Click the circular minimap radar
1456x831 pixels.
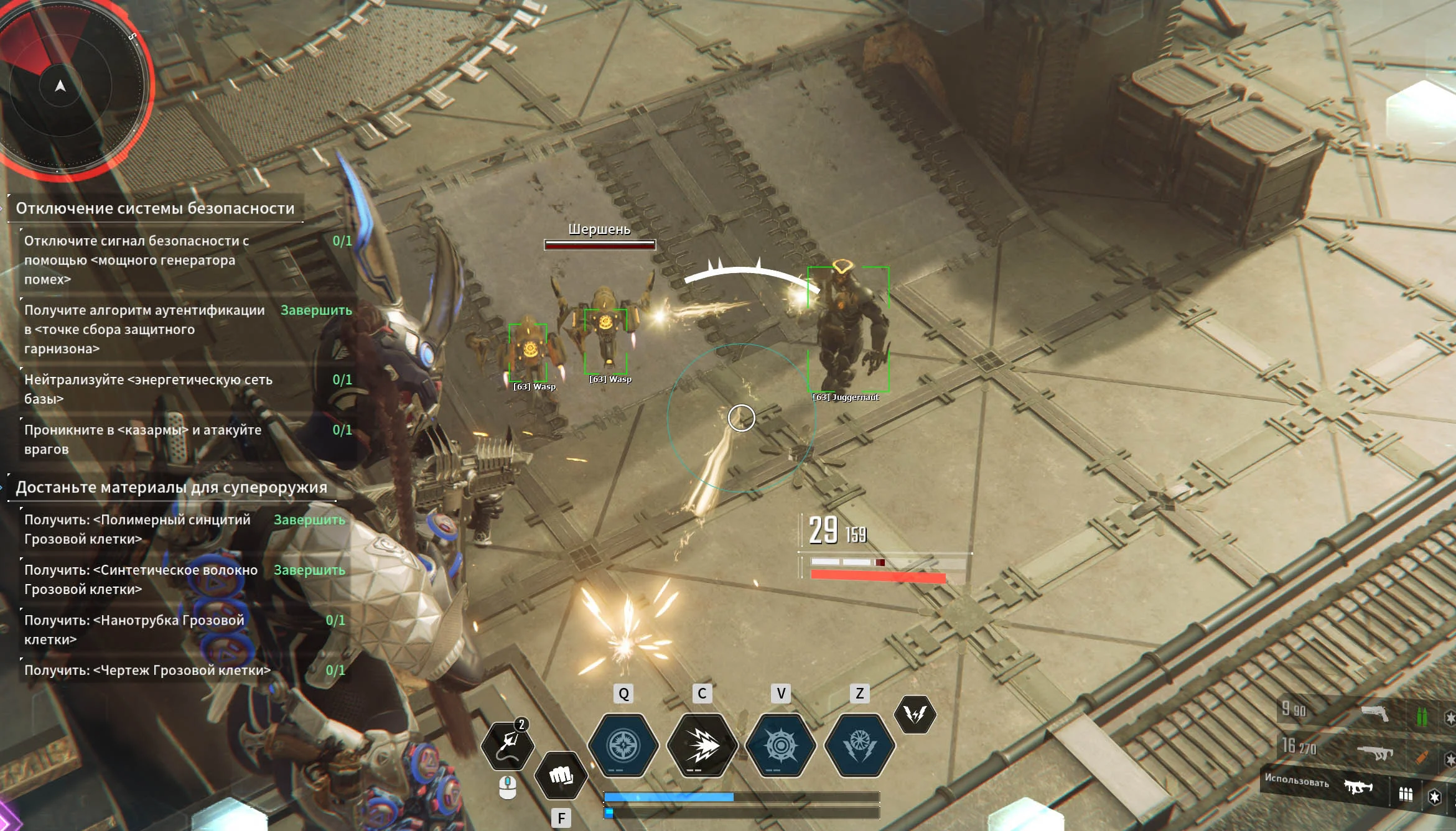point(68,84)
